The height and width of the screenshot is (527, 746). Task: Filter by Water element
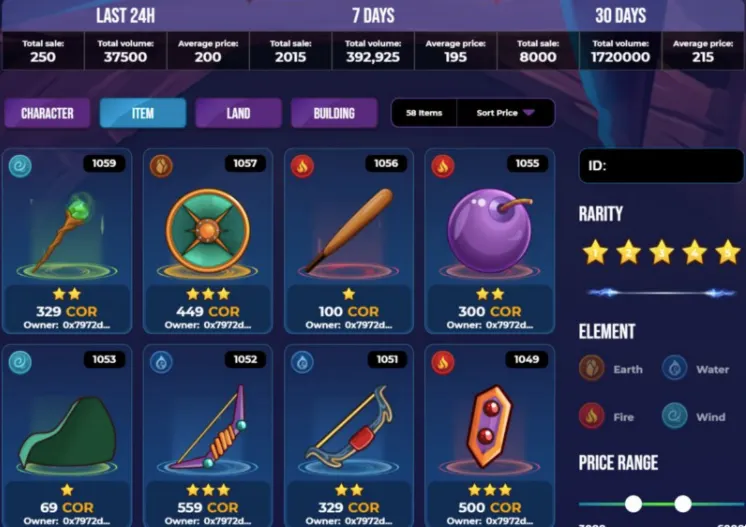pos(697,369)
